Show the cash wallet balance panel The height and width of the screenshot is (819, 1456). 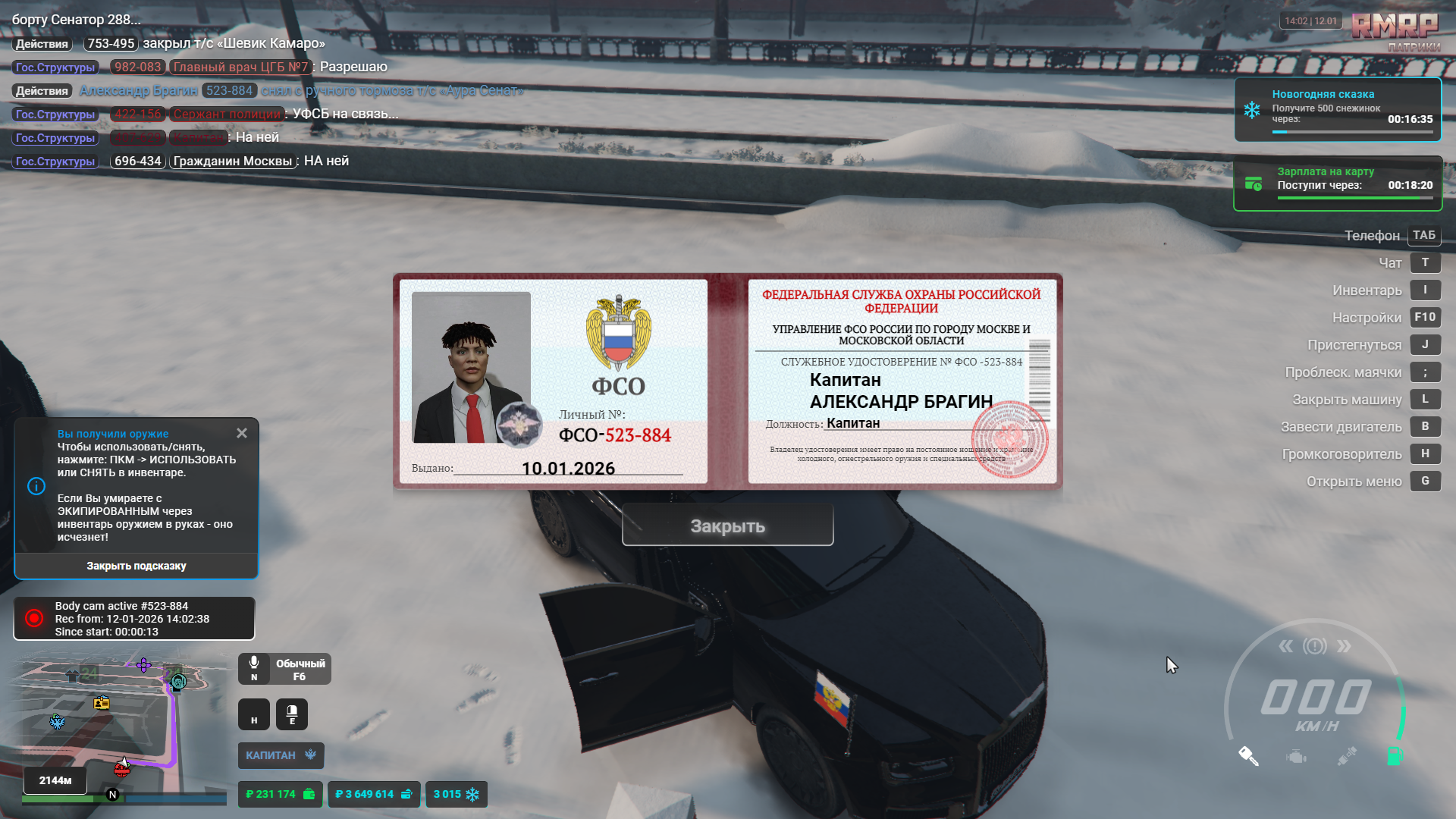[280, 794]
